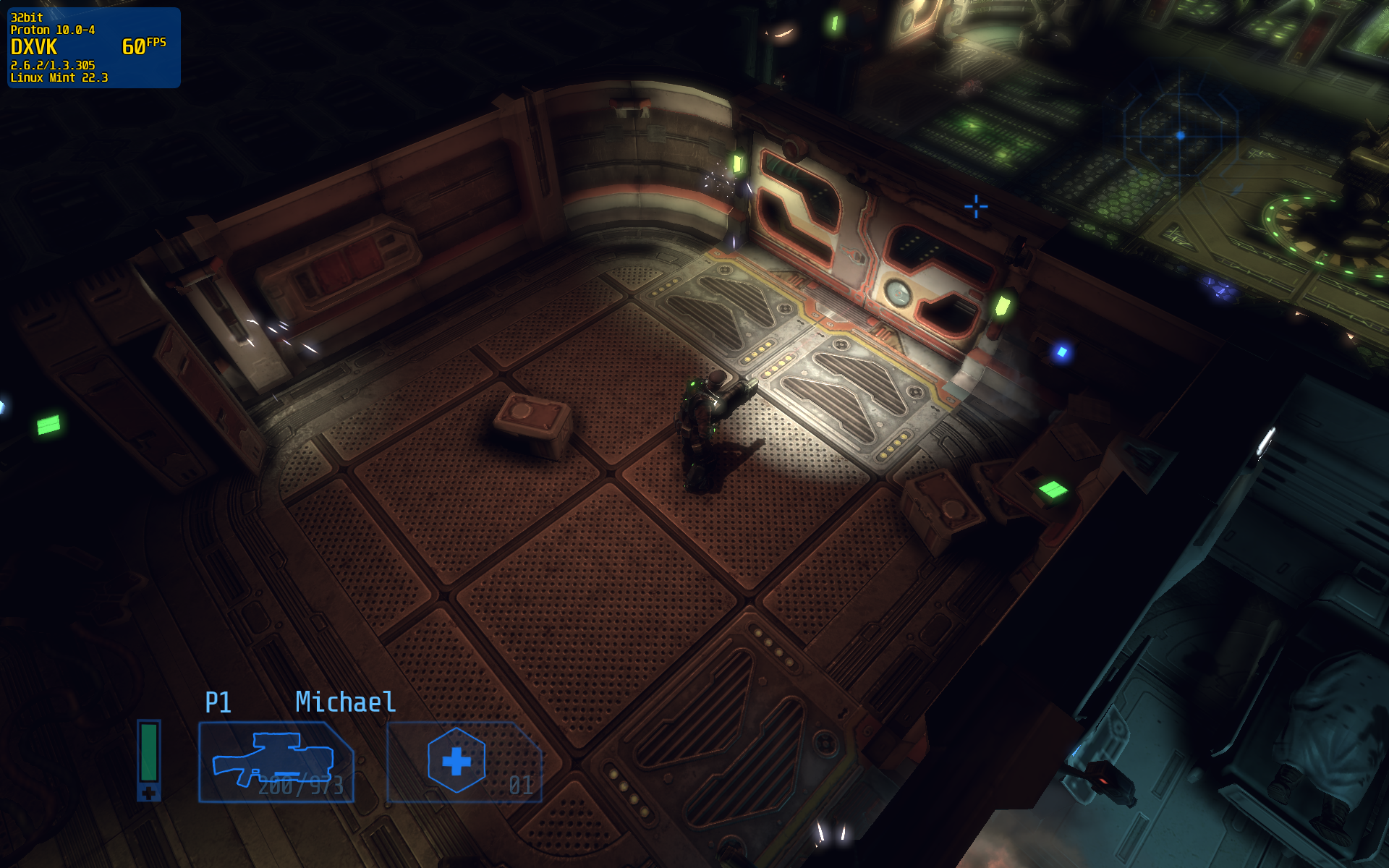Select the assault rifle weapon slot
Viewport: 1389px width, 868px height.
coord(276,762)
